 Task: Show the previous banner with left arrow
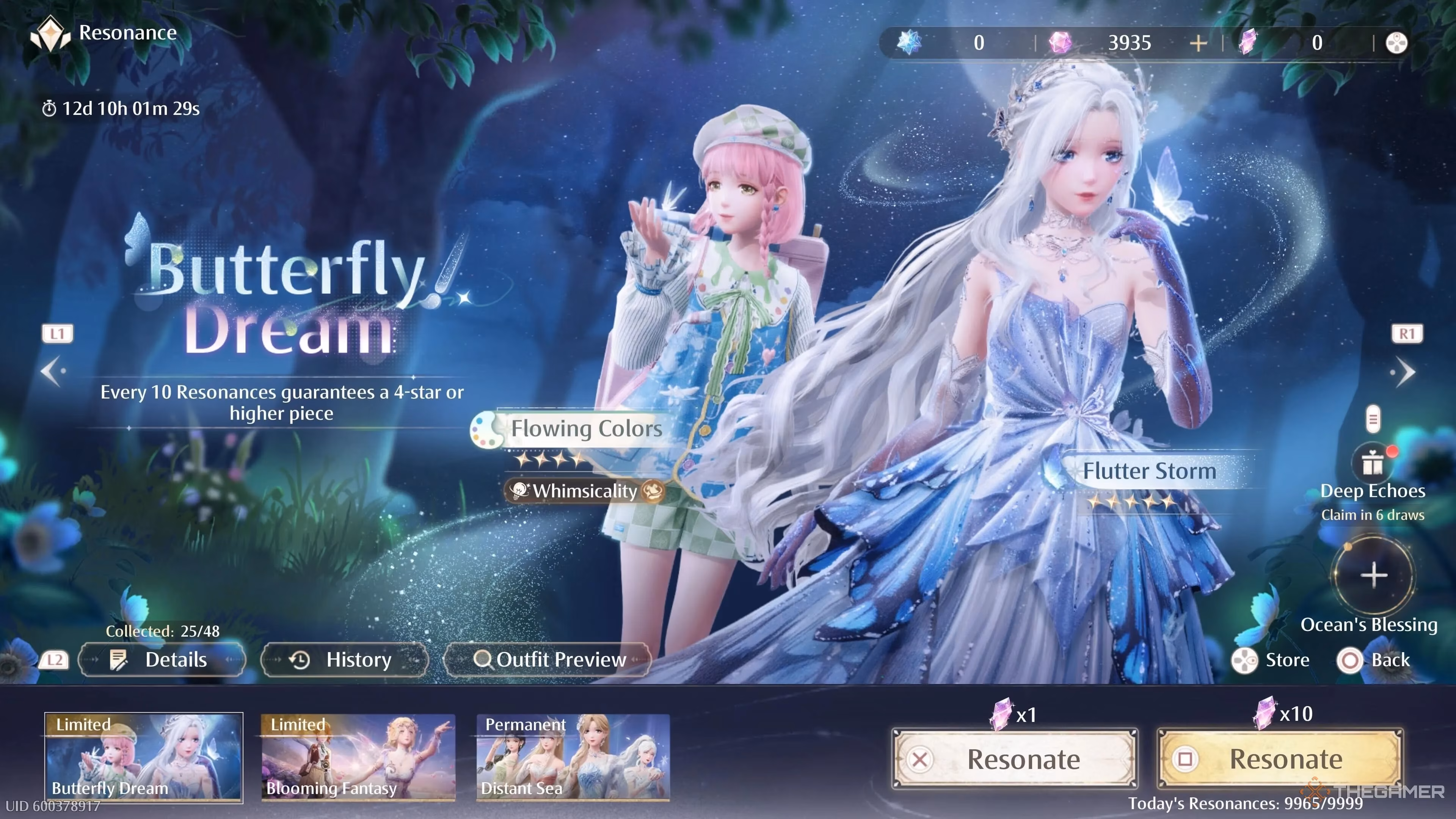[x=53, y=371]
